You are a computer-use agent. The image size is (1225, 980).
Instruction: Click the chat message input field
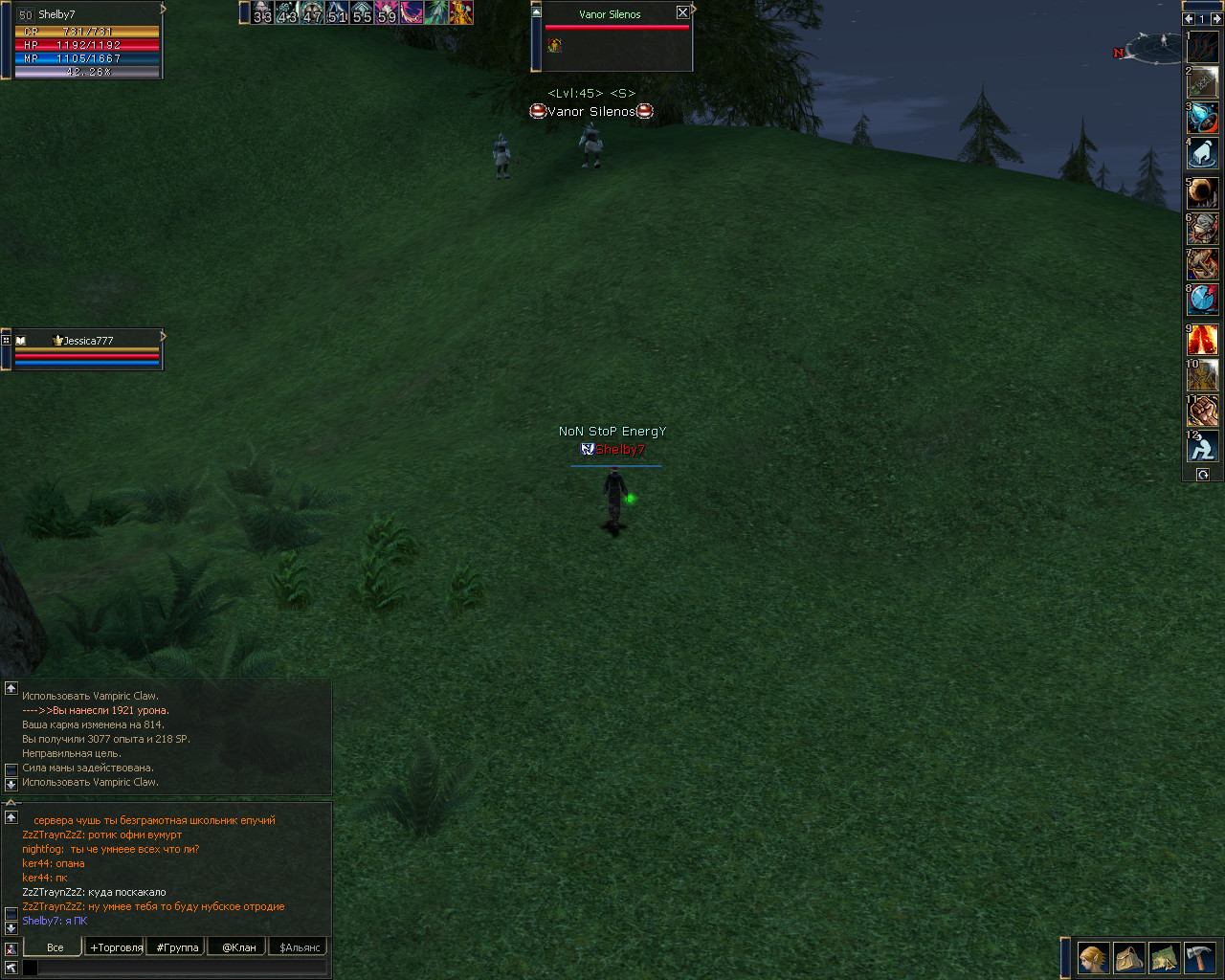[182, 968]
